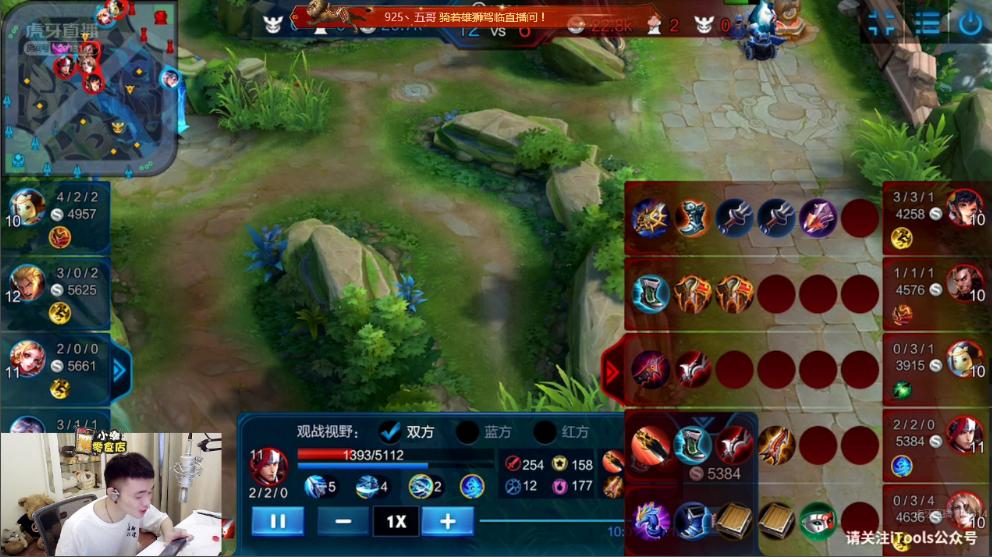Image resolution: width=992 pixels, height=557 pixels.
Task: Click the collapse-view arrows icon
Action: (x=881, y=24)
